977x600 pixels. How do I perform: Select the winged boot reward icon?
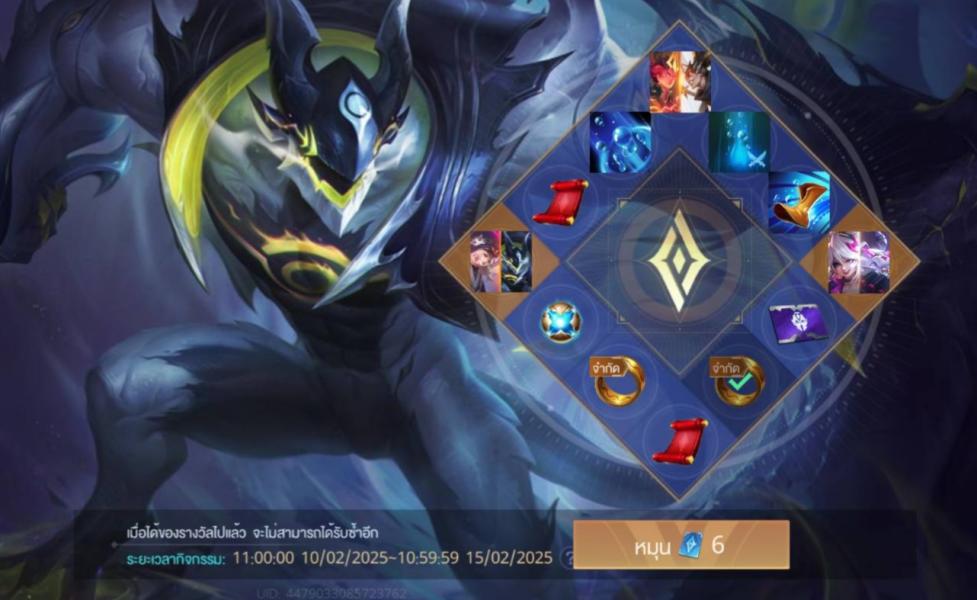click(798, 202)
